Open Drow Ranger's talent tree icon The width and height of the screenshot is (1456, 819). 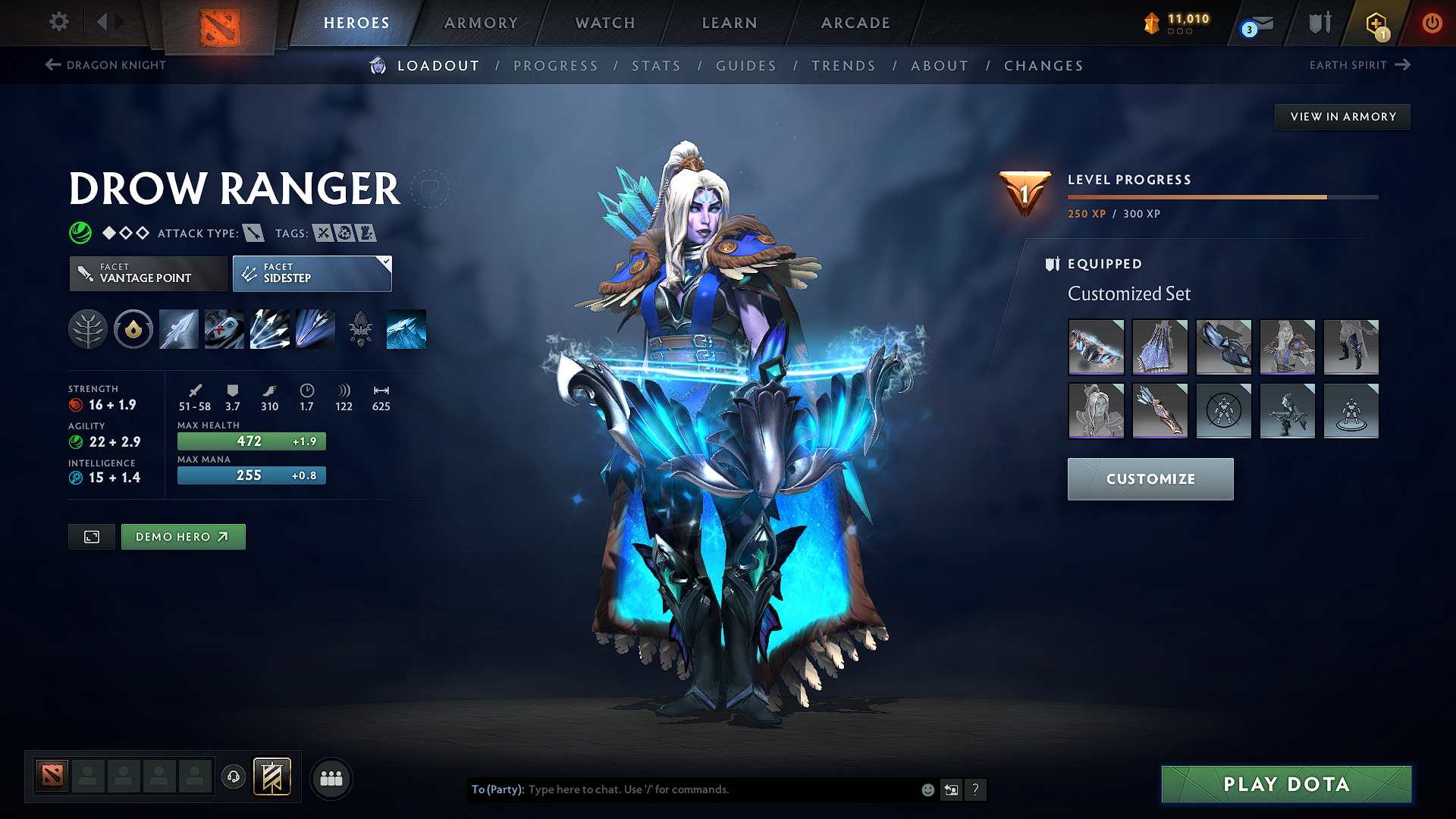88,329
